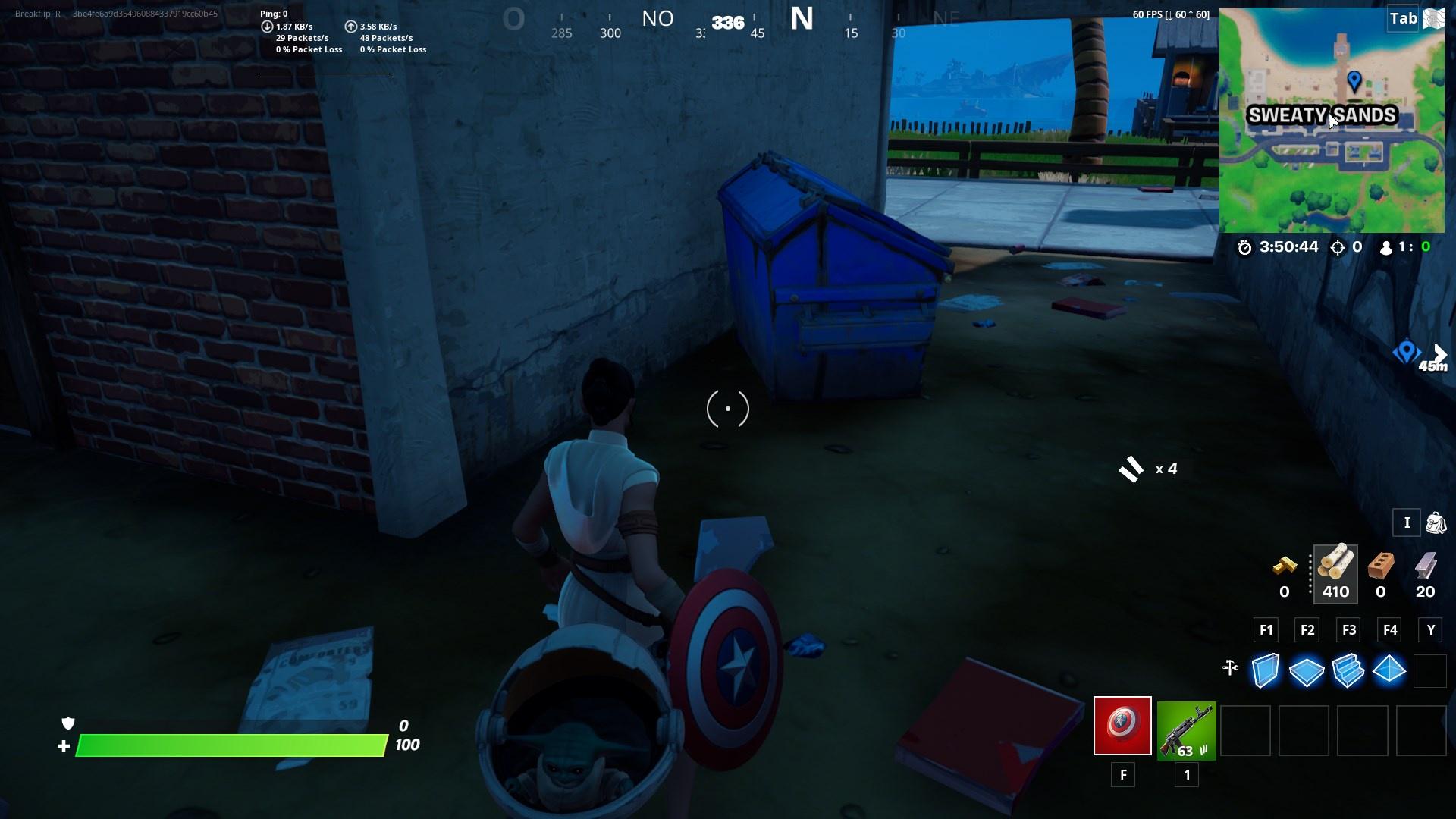Image resolution: width=1456 pixels, height=819 pixels.
Task: Select the roof build piece F4
Action: 1389,670
